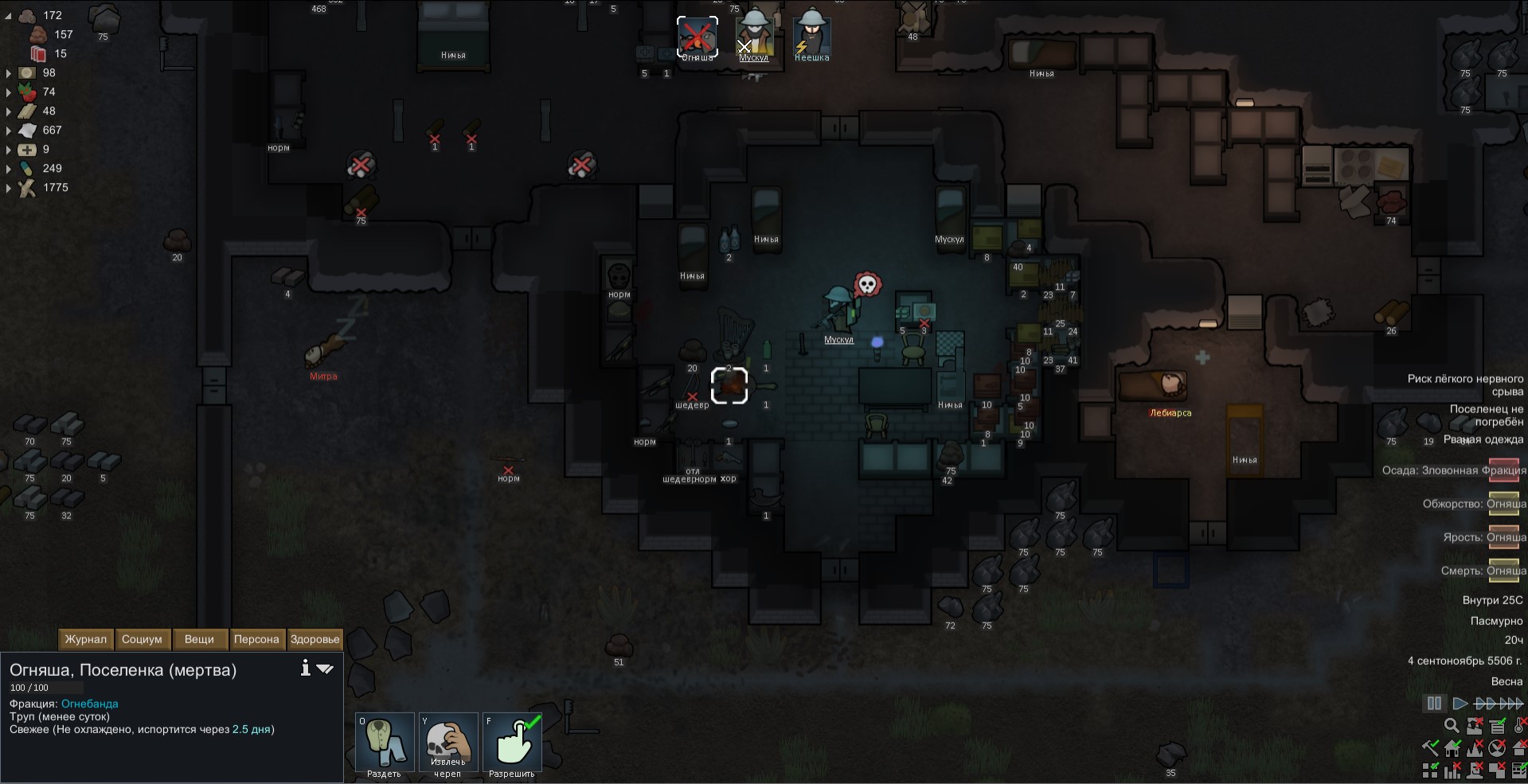Pause the game with the pause button
The height and width of the screenshot is (784, 1528).
tap(1434, 704)
